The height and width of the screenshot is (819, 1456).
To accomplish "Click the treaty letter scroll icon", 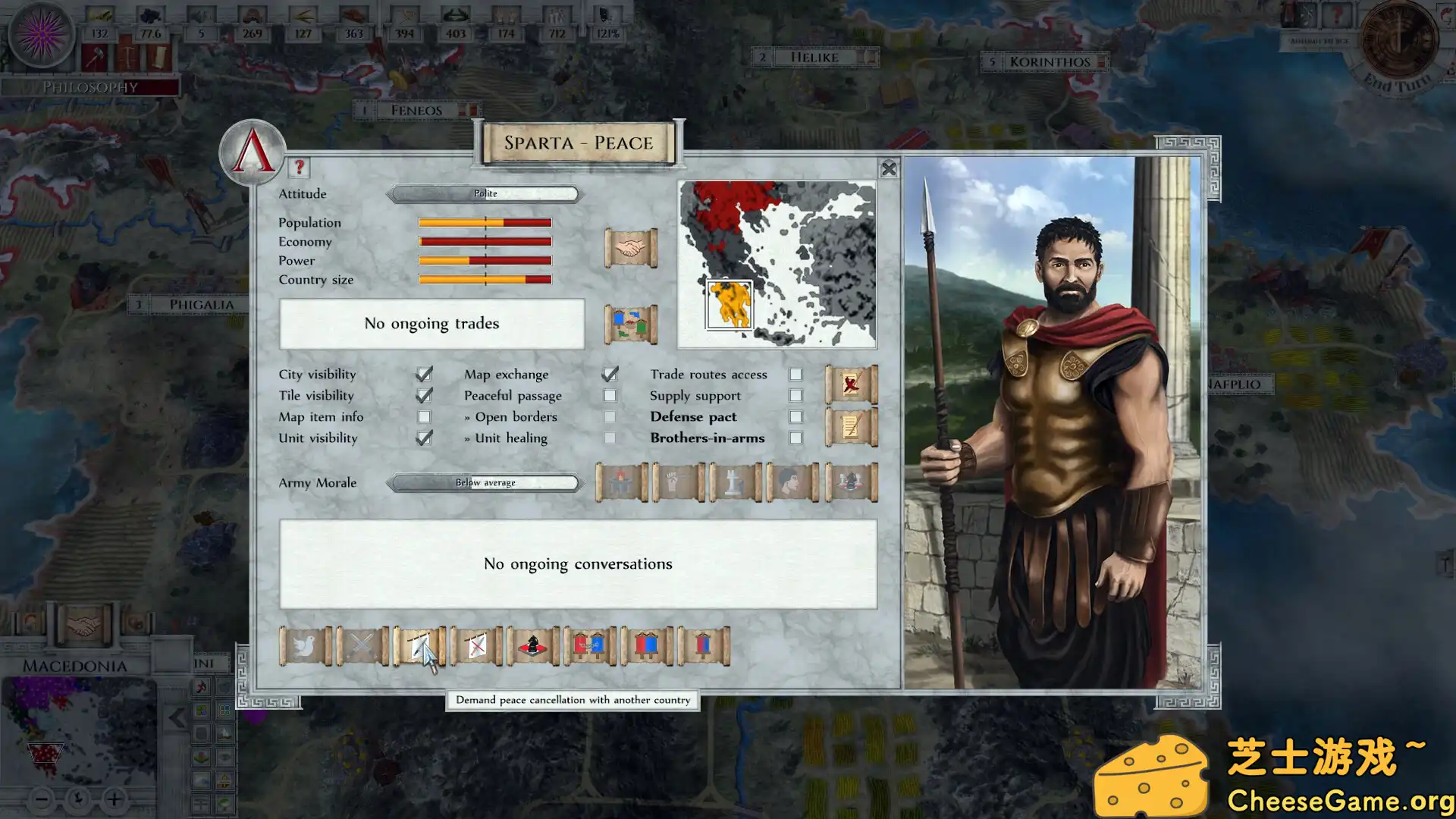I will point(851,427).
